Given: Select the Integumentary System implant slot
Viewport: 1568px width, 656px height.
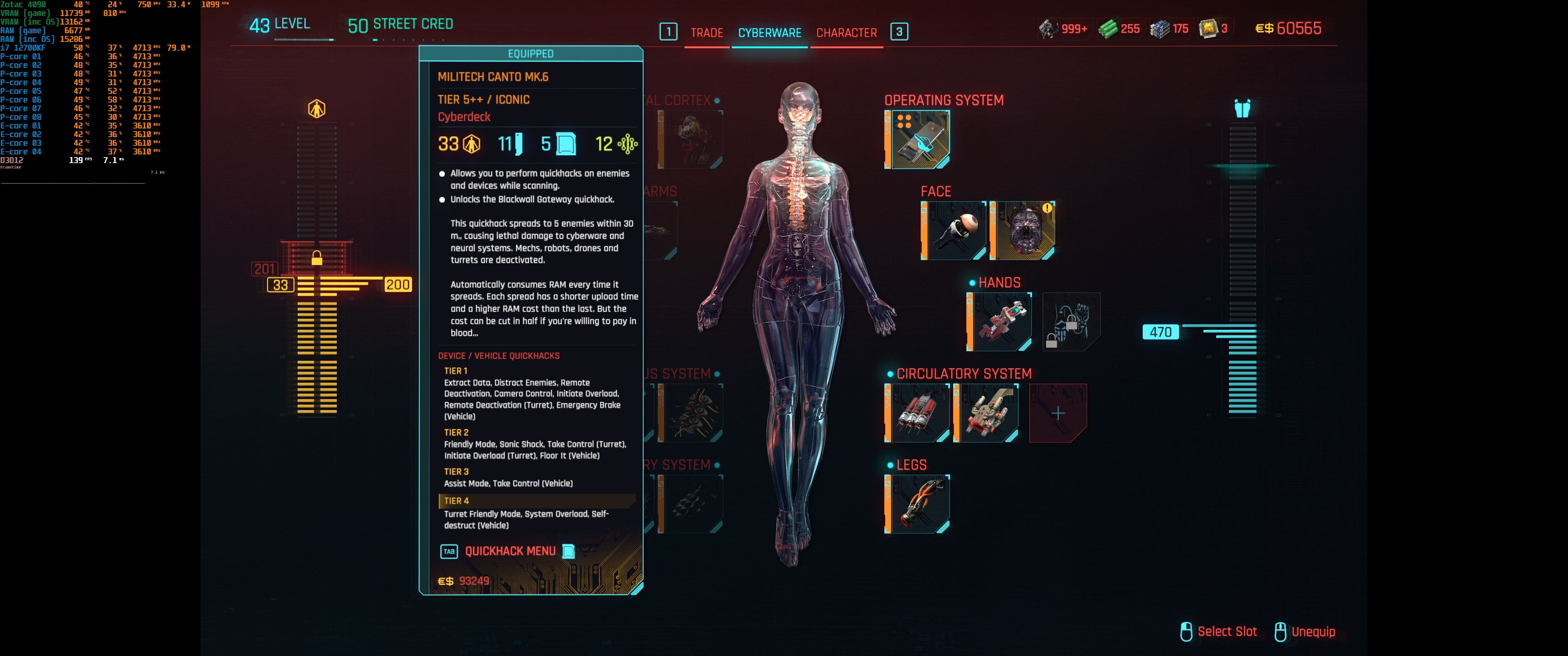Looking at the screenshot, I should click(x=693, y=504).
